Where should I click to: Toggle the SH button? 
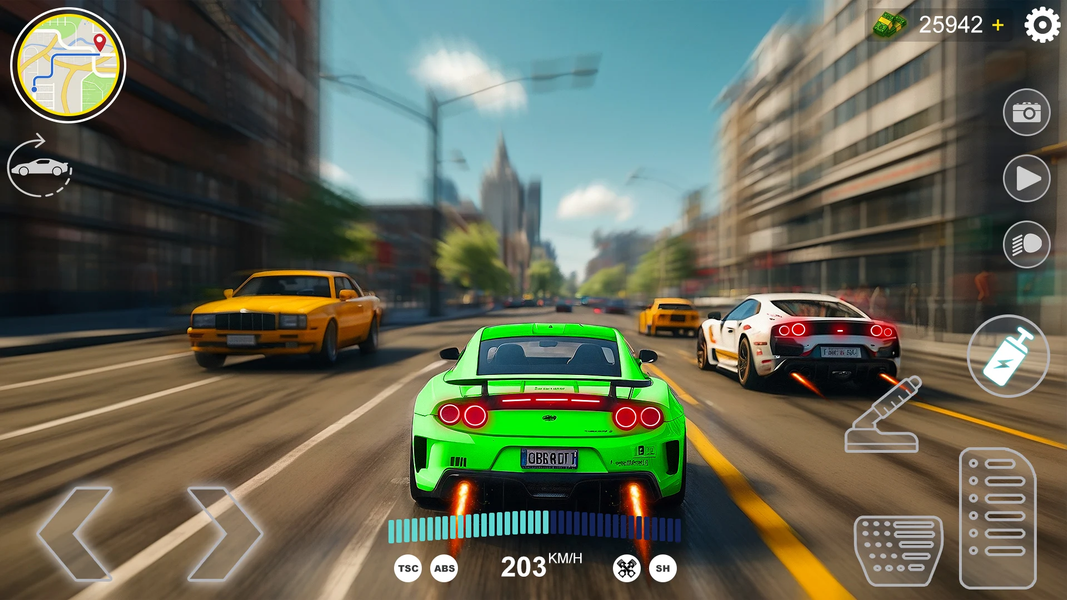click(663, 568)
